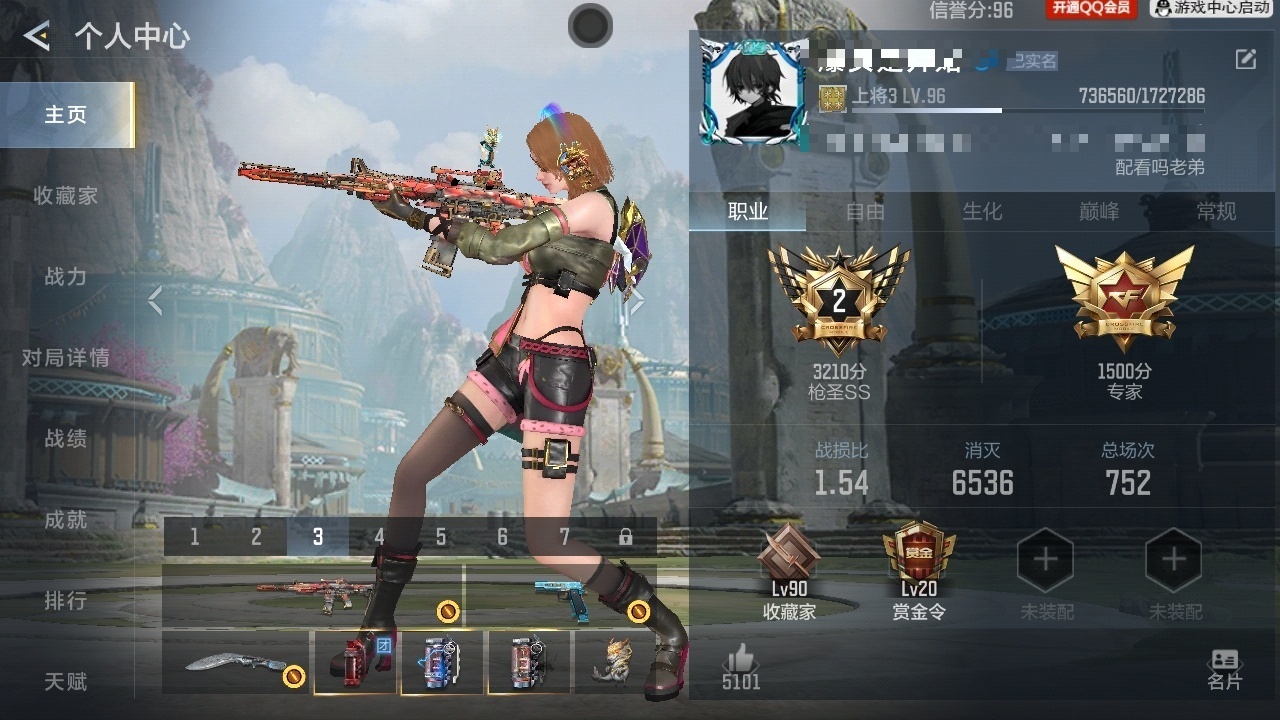View the 排行 rankings page
The height and width of the screenshot is (720, 1280).
pos(66,601)
